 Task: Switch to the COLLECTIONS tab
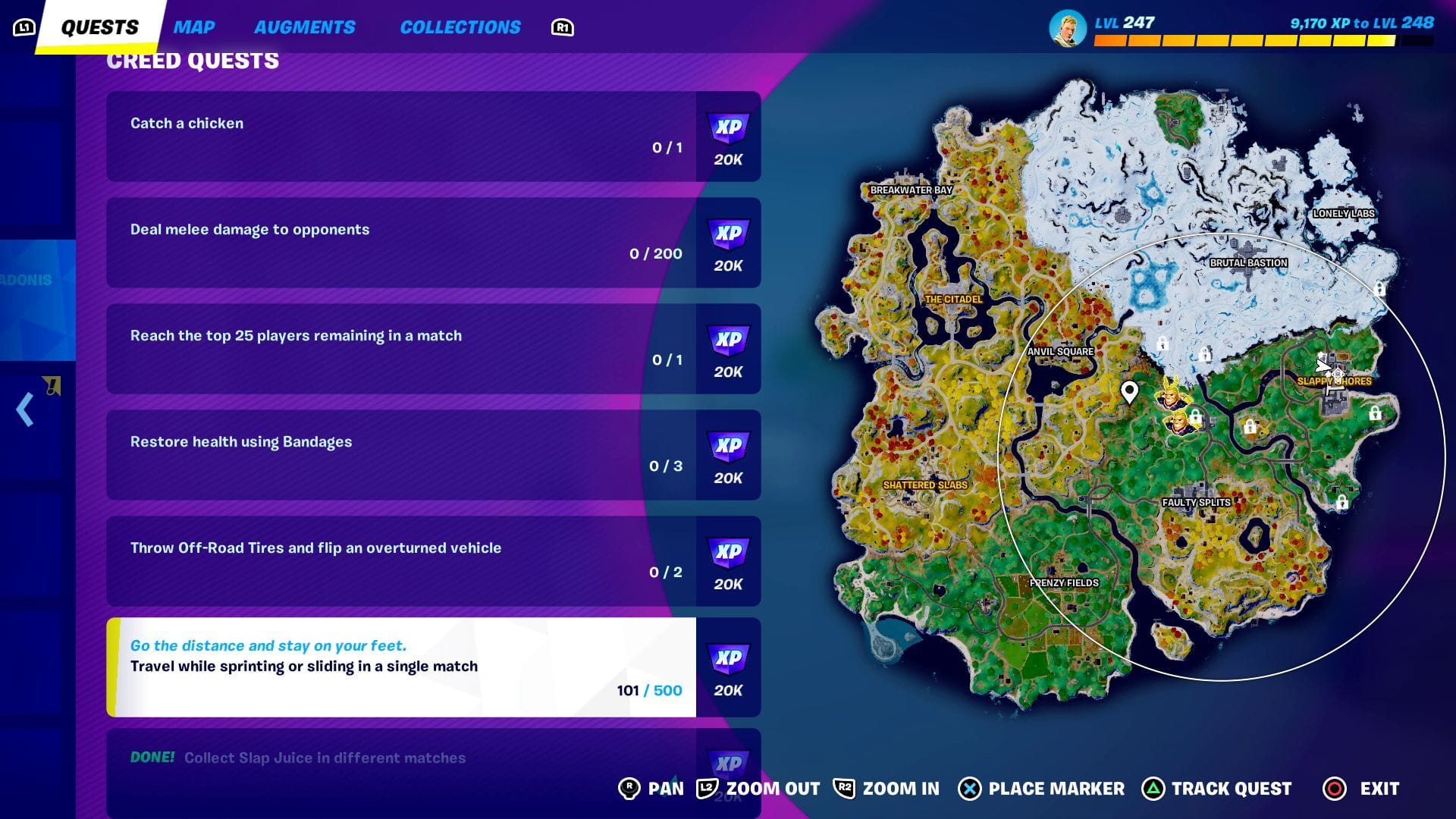(459, 27)
